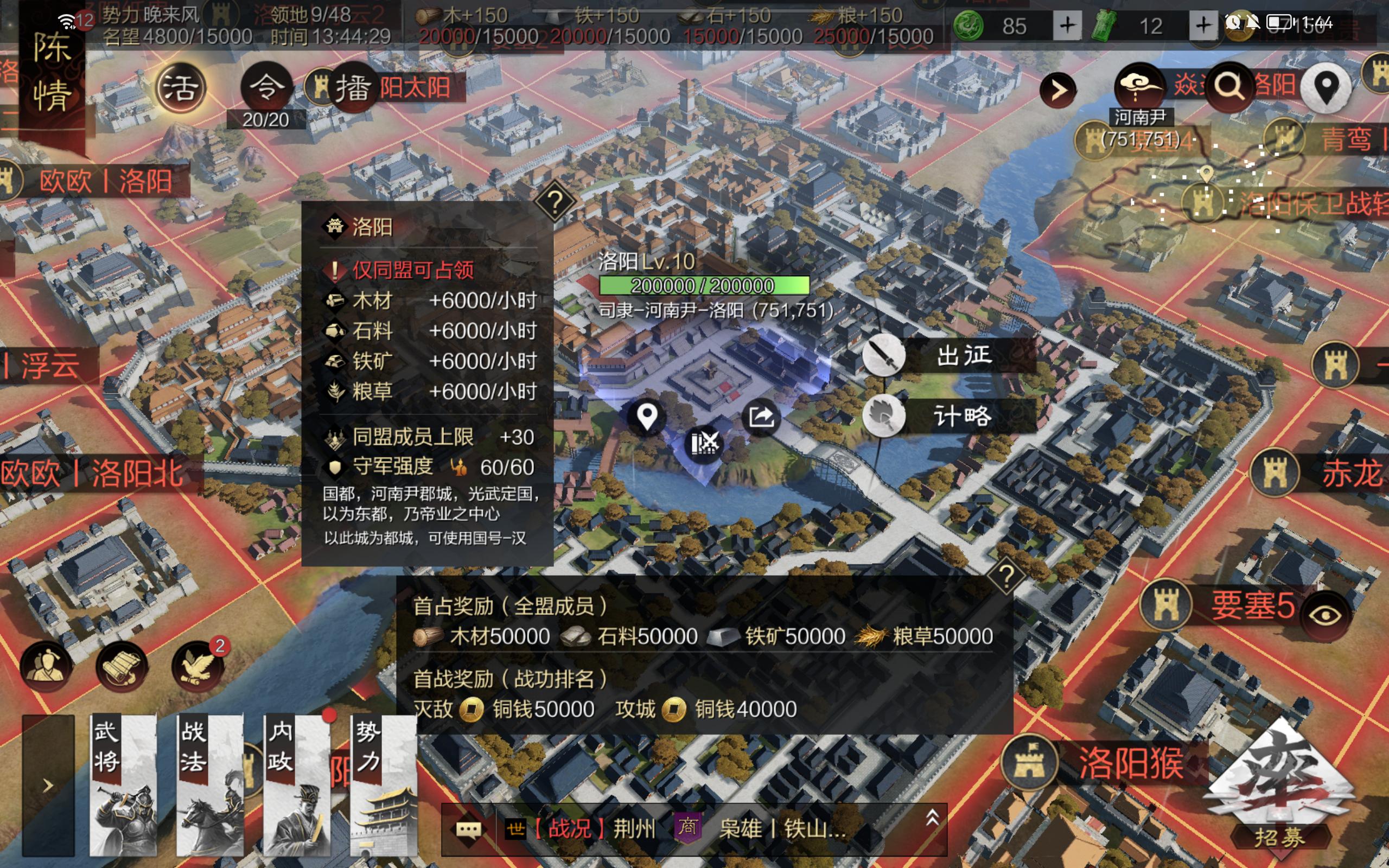Open the 播 broadcast icon
This screenshot has height=868, width=1389.
pyautogui.click(x=353, y=88)
